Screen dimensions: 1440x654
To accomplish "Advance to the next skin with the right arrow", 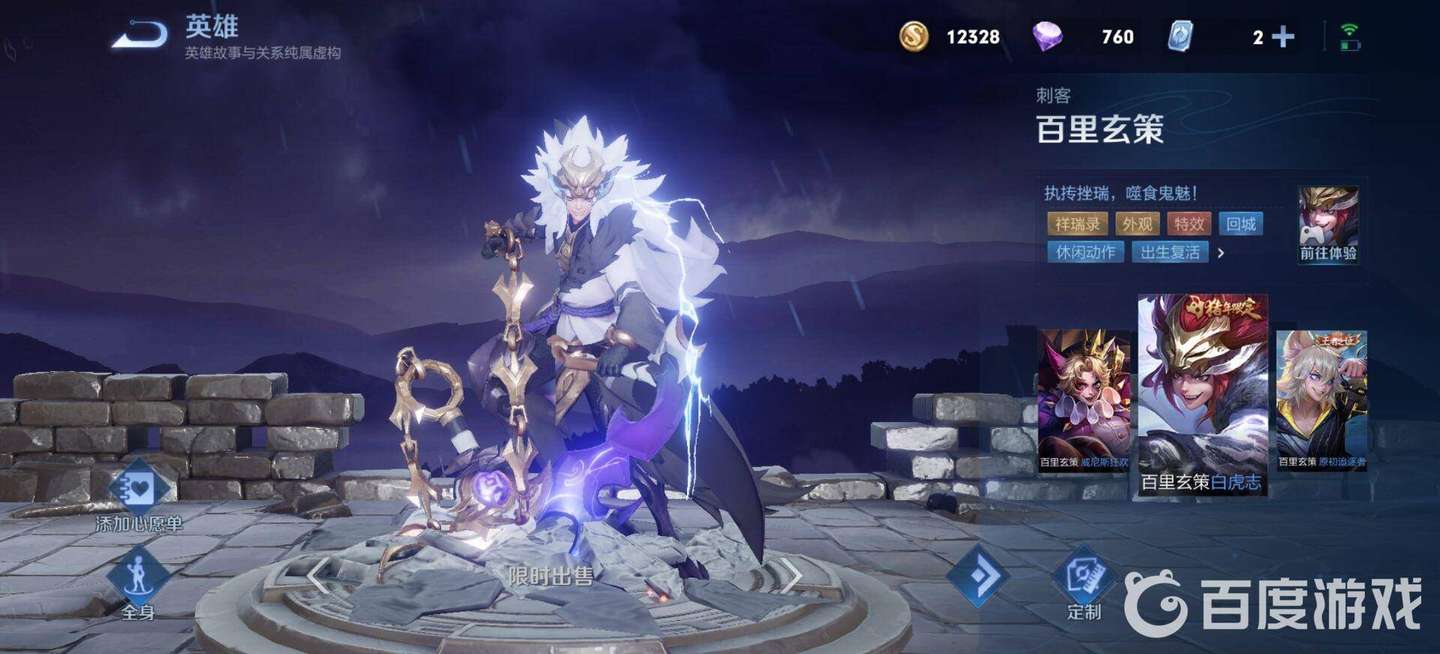I will pyautogui.click(x=790, y=575).
